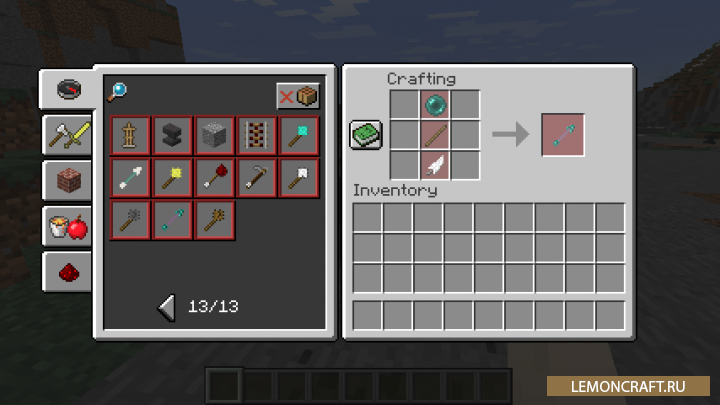The image size is (720, 405).
Task: Select the powered rail recipe
Action: [x=256, y=135]
